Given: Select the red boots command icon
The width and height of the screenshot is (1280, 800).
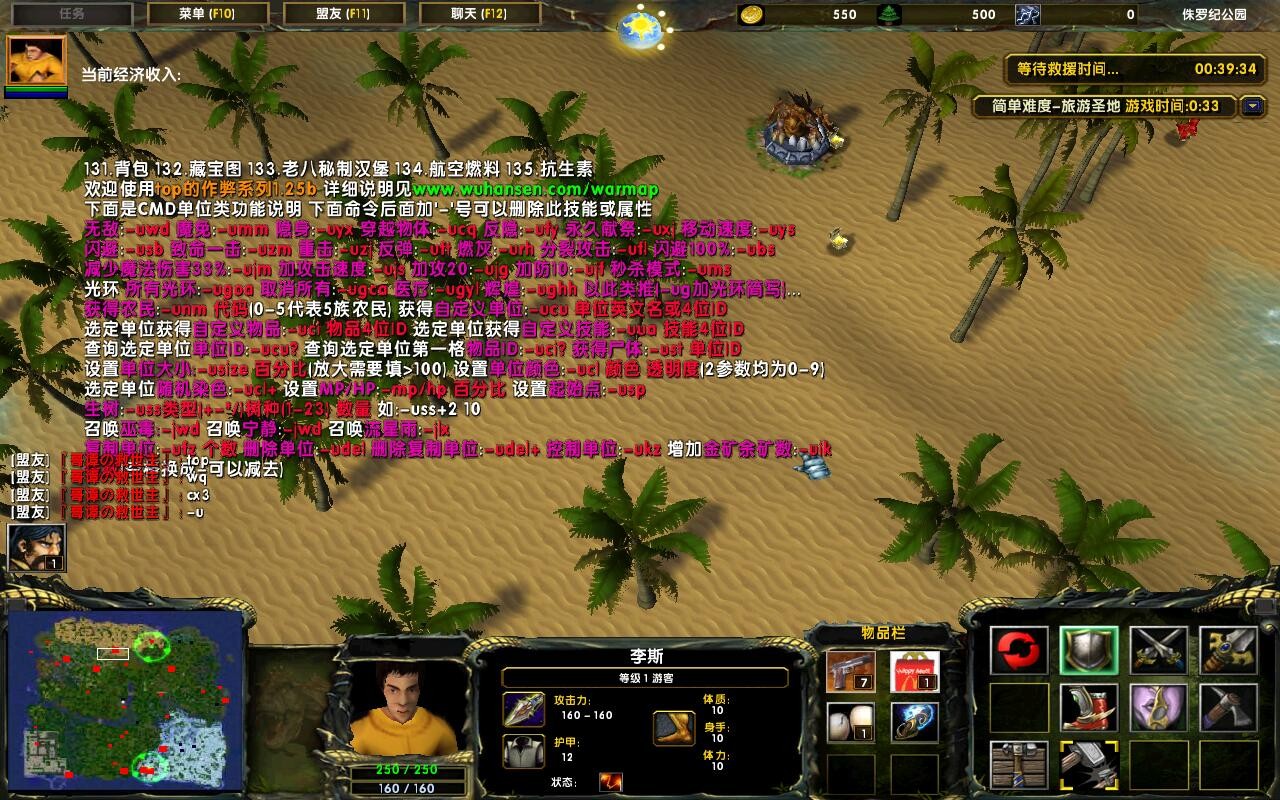Looking at the screenshot, I should (1088, 707).
